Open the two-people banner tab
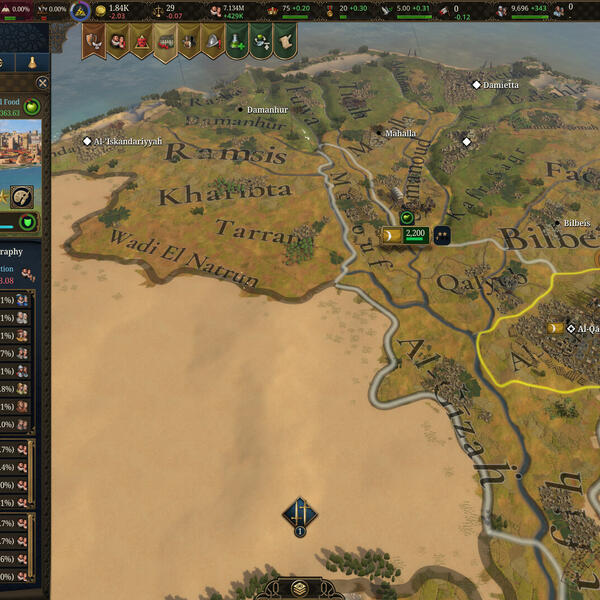Image resolution: width=600 pixels, height=600 pixels. tap(118, 41)
